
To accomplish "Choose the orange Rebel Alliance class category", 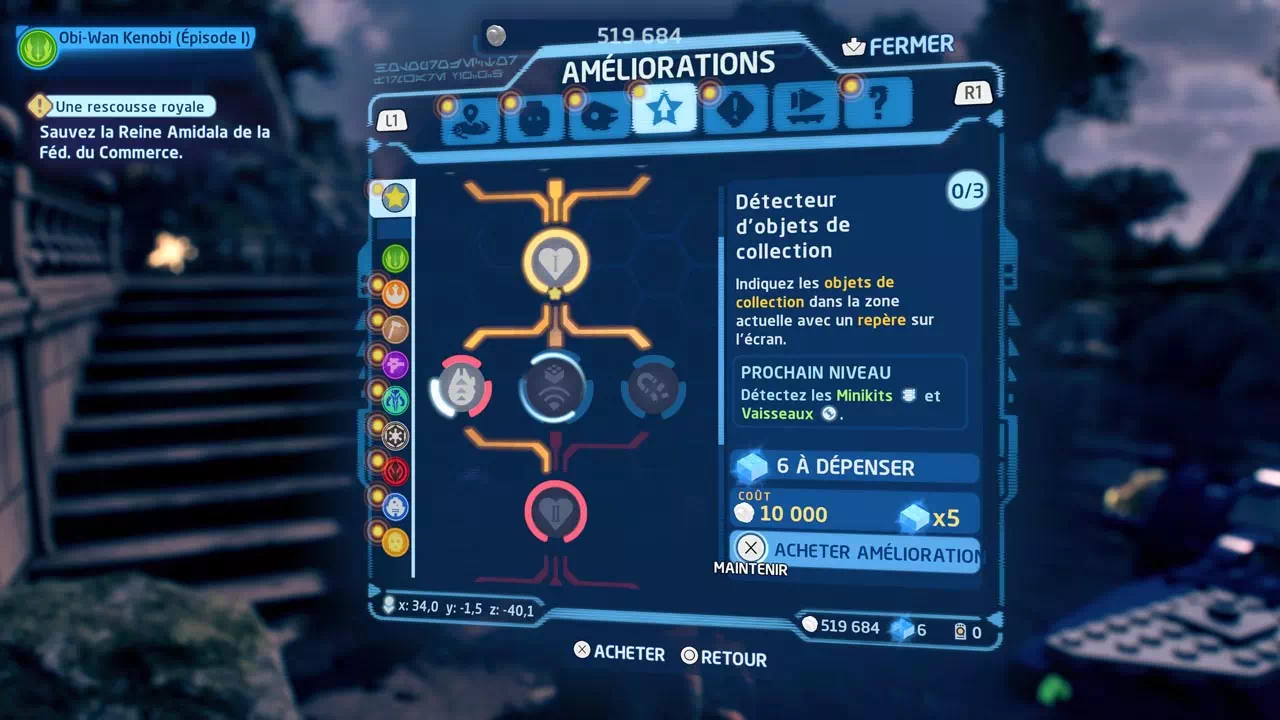I will (x=395, y=294).
